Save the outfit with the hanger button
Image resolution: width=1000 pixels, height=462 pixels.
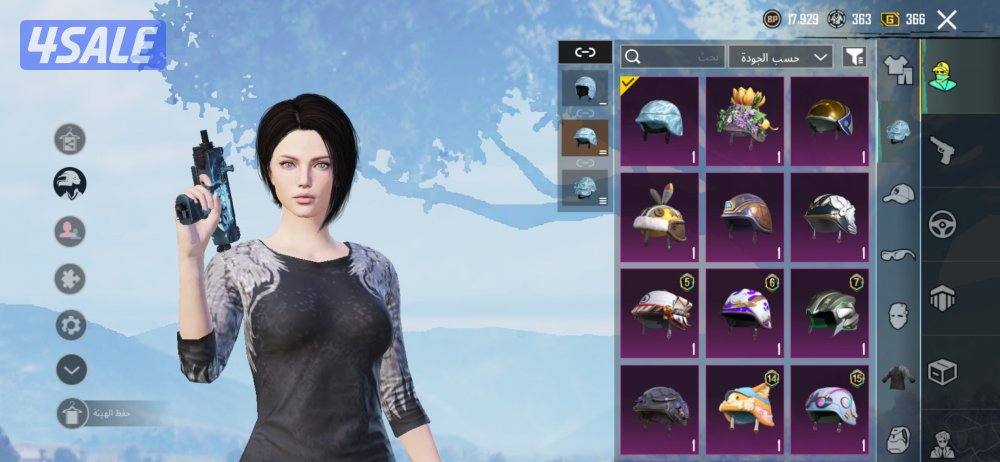(71, 413)
